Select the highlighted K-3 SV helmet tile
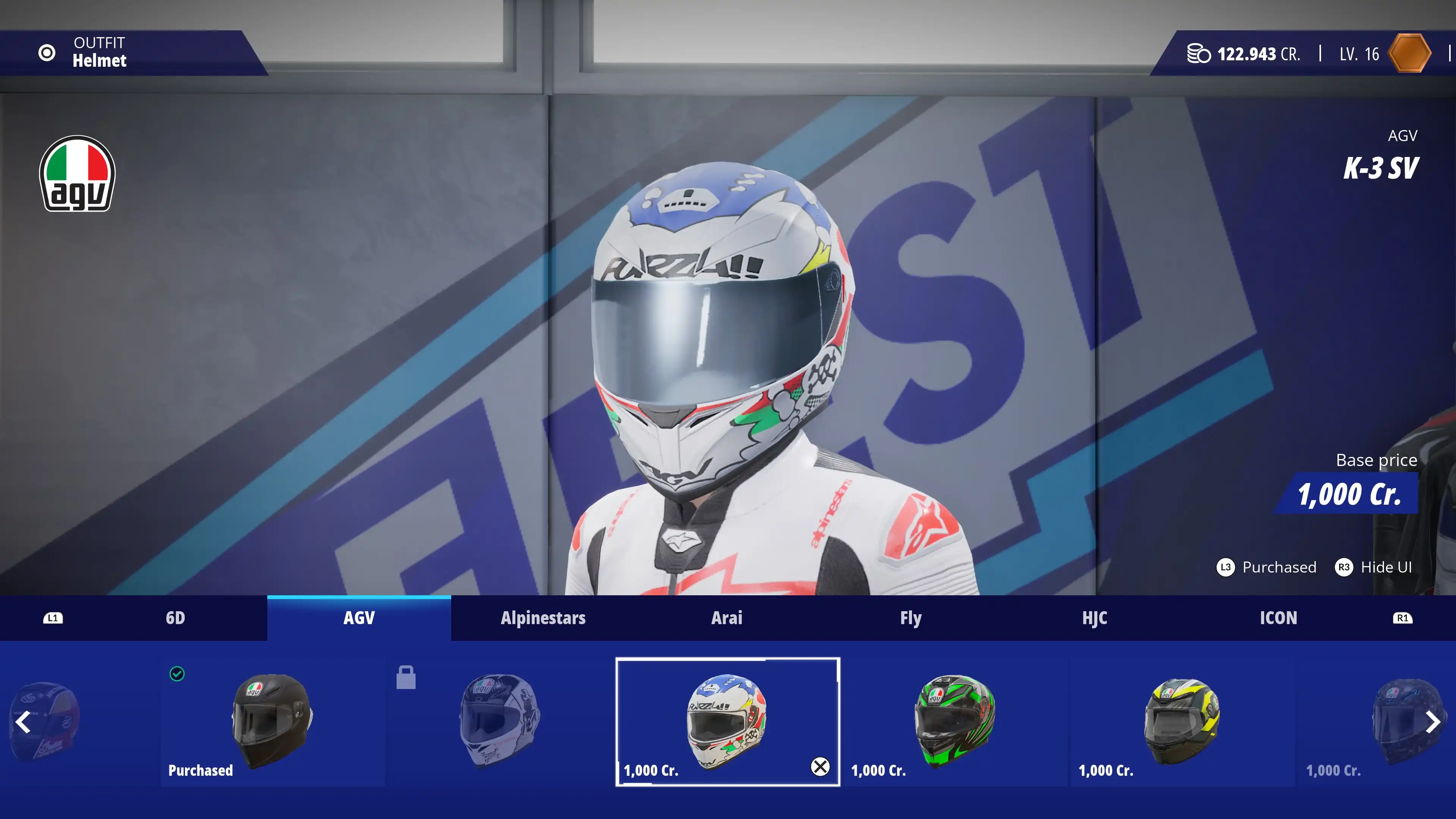Screen dimensions: 1456x819 tap(727, 721)
